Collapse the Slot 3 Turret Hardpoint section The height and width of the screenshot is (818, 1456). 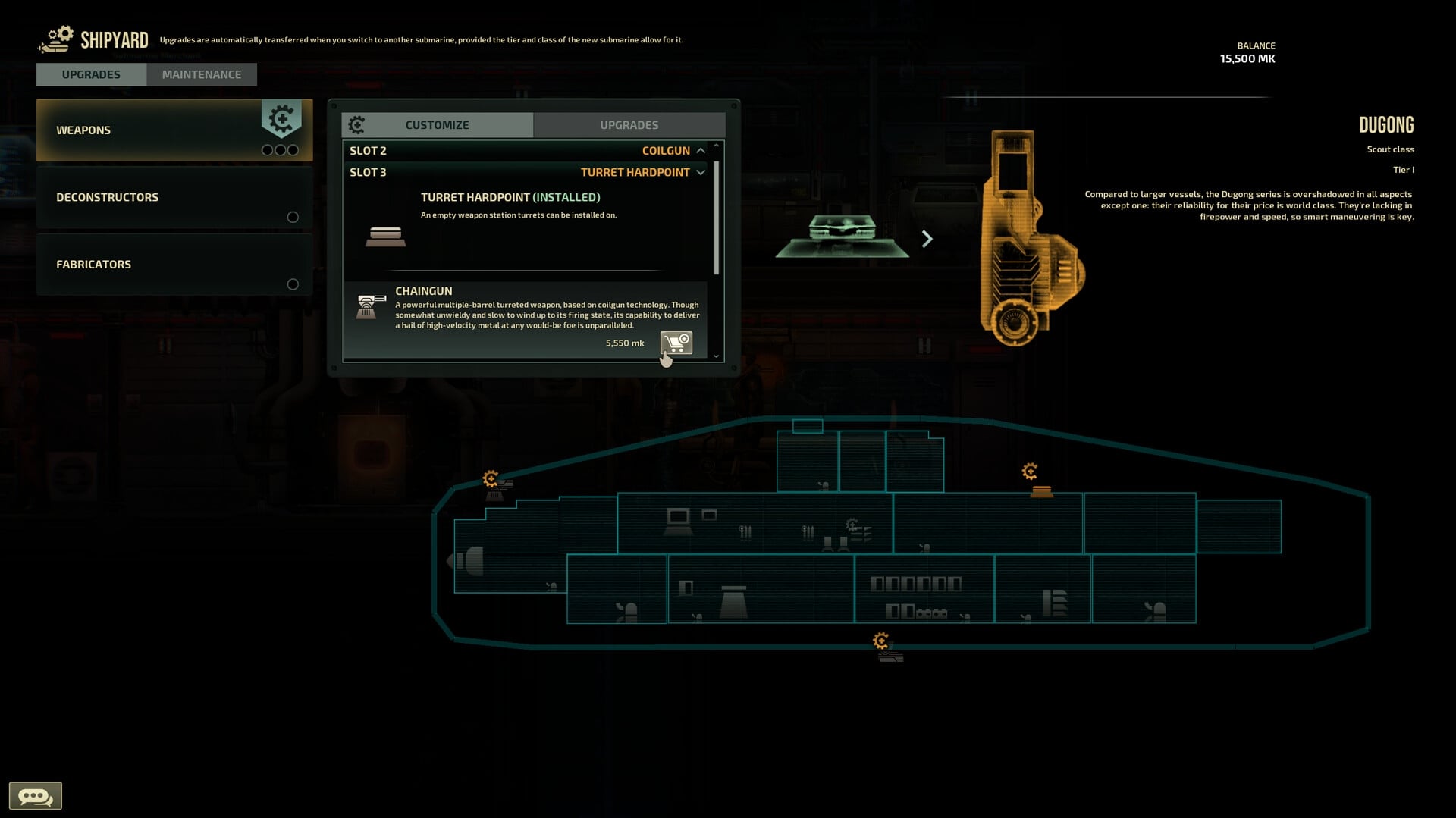700,172
